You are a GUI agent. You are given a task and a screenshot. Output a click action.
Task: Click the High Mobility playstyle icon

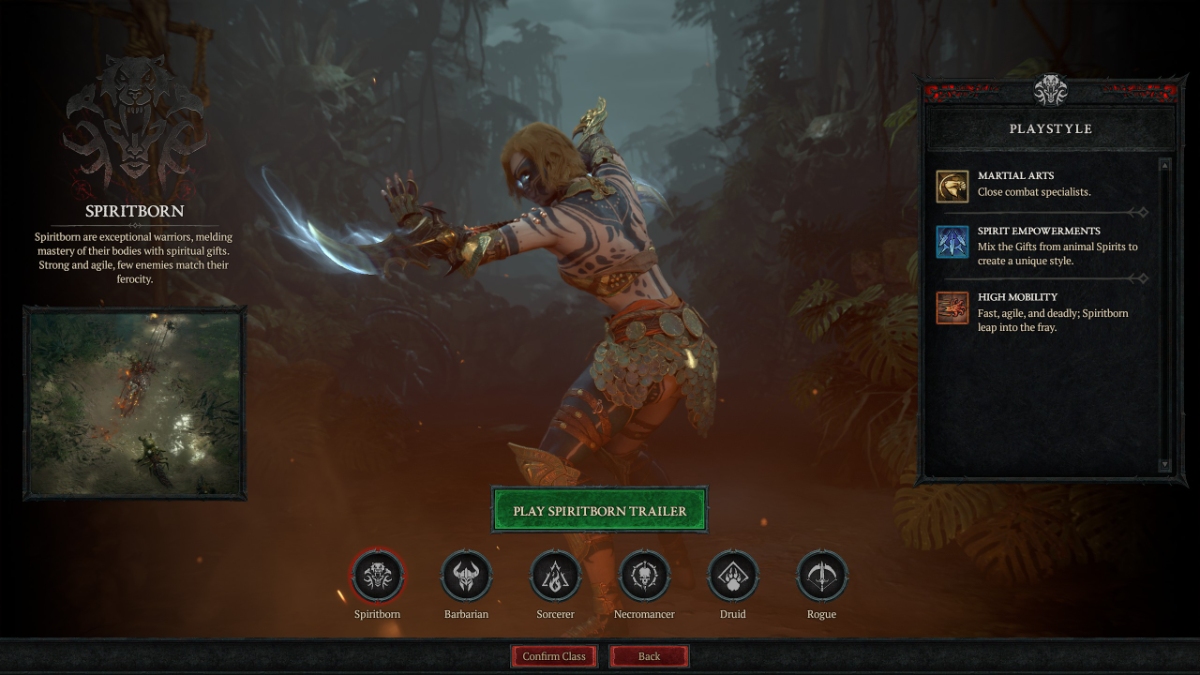coord(952,308)
